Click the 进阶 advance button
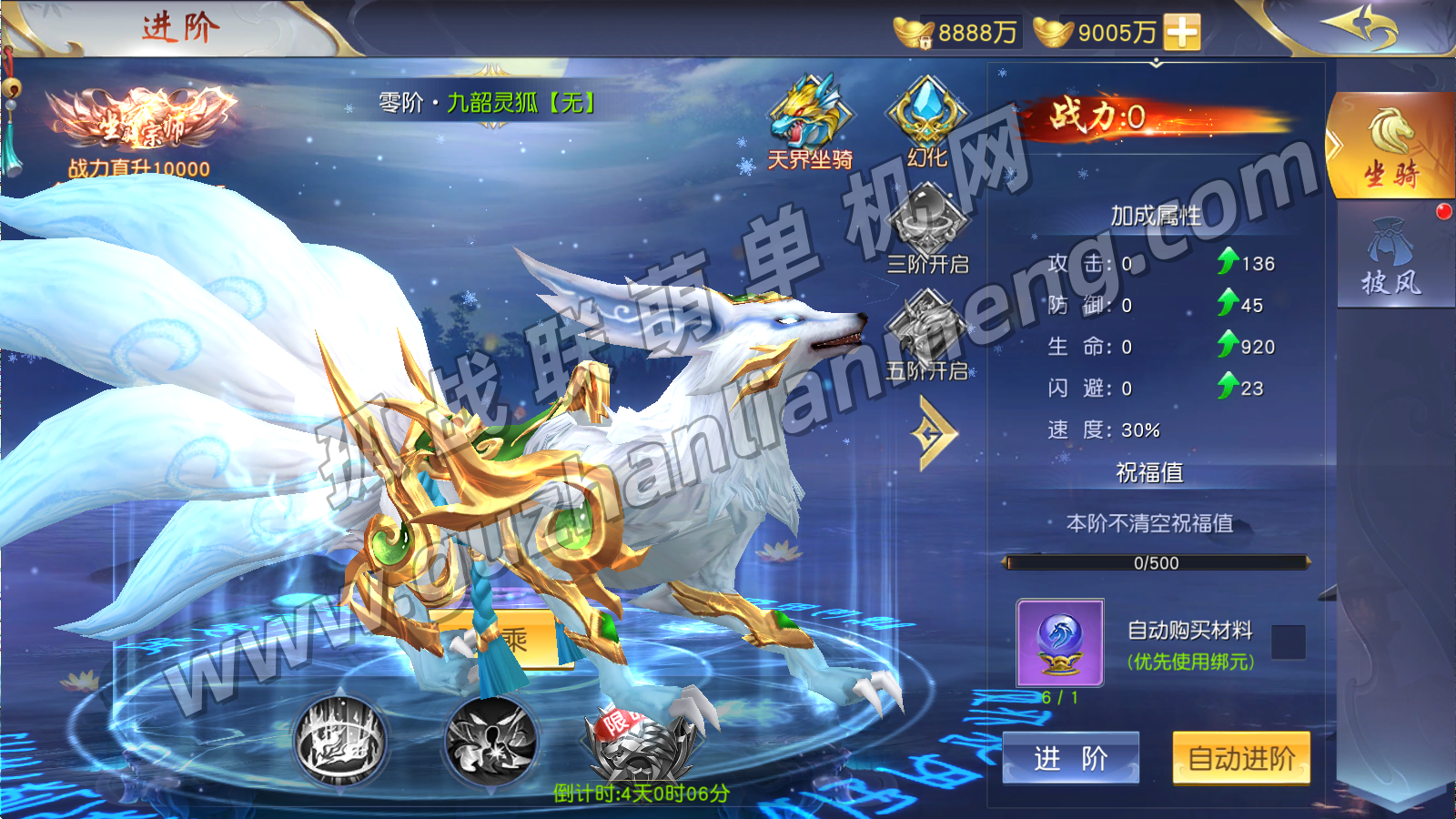Image resolution: width=1456 pixels, height=819 pixels. click(x=1070, y=757)
